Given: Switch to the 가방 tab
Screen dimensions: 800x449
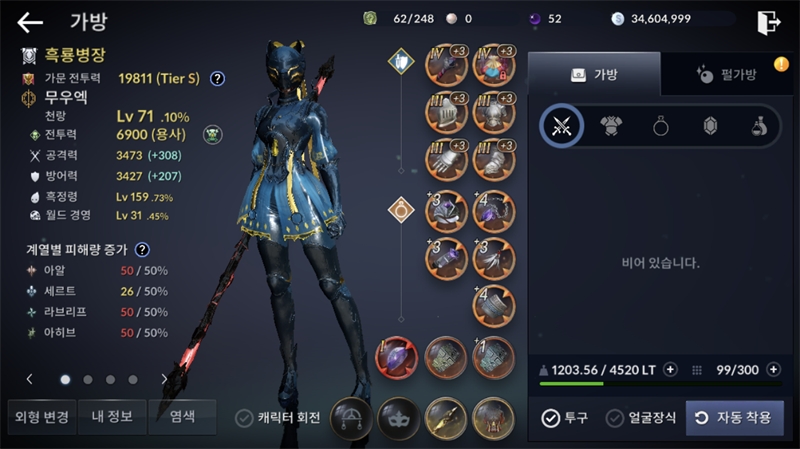Looking at the screenshot, I should coord(594,74).
